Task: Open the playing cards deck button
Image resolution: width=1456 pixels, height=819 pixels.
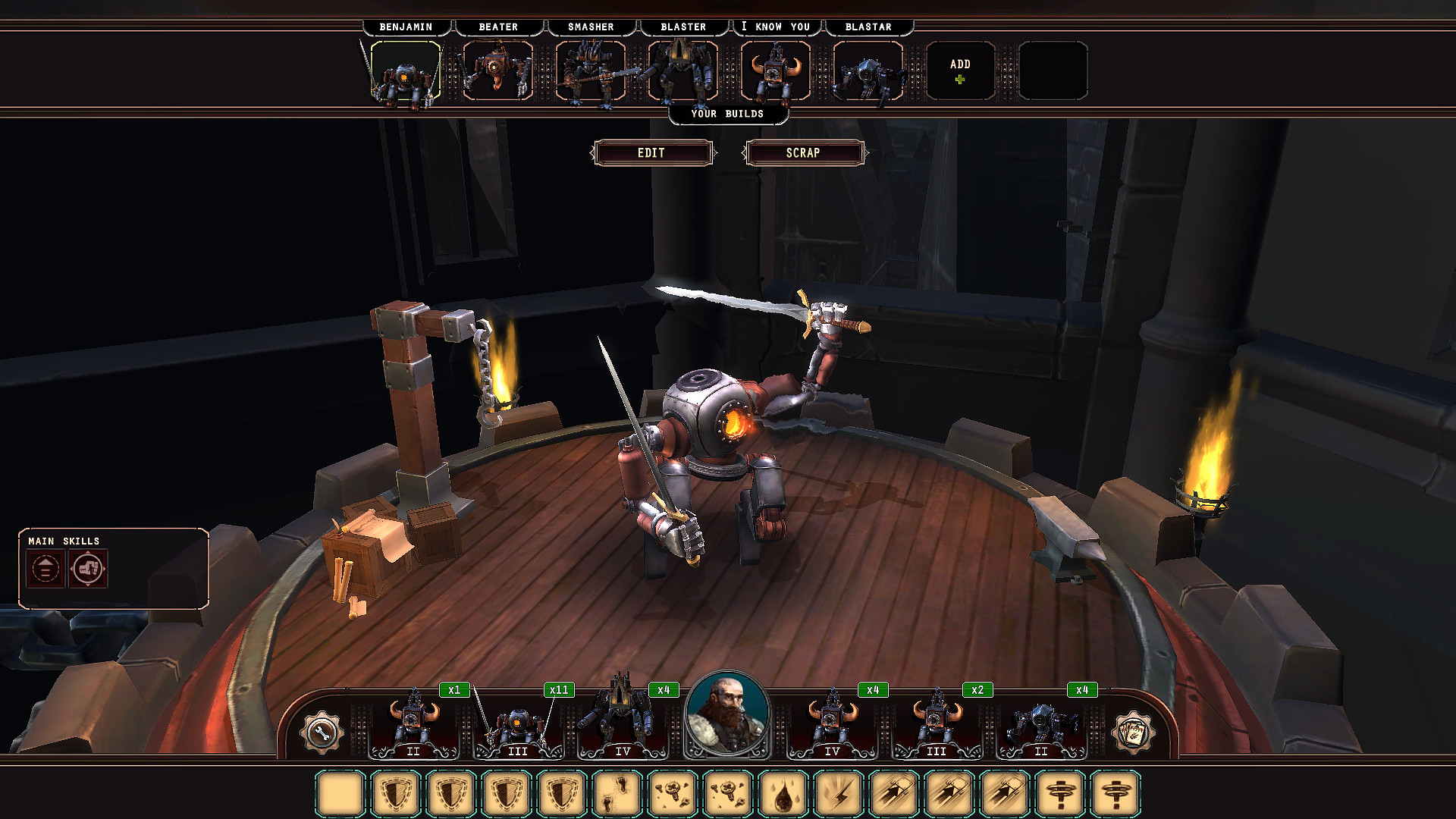Action: click(x=1132, y=733)
